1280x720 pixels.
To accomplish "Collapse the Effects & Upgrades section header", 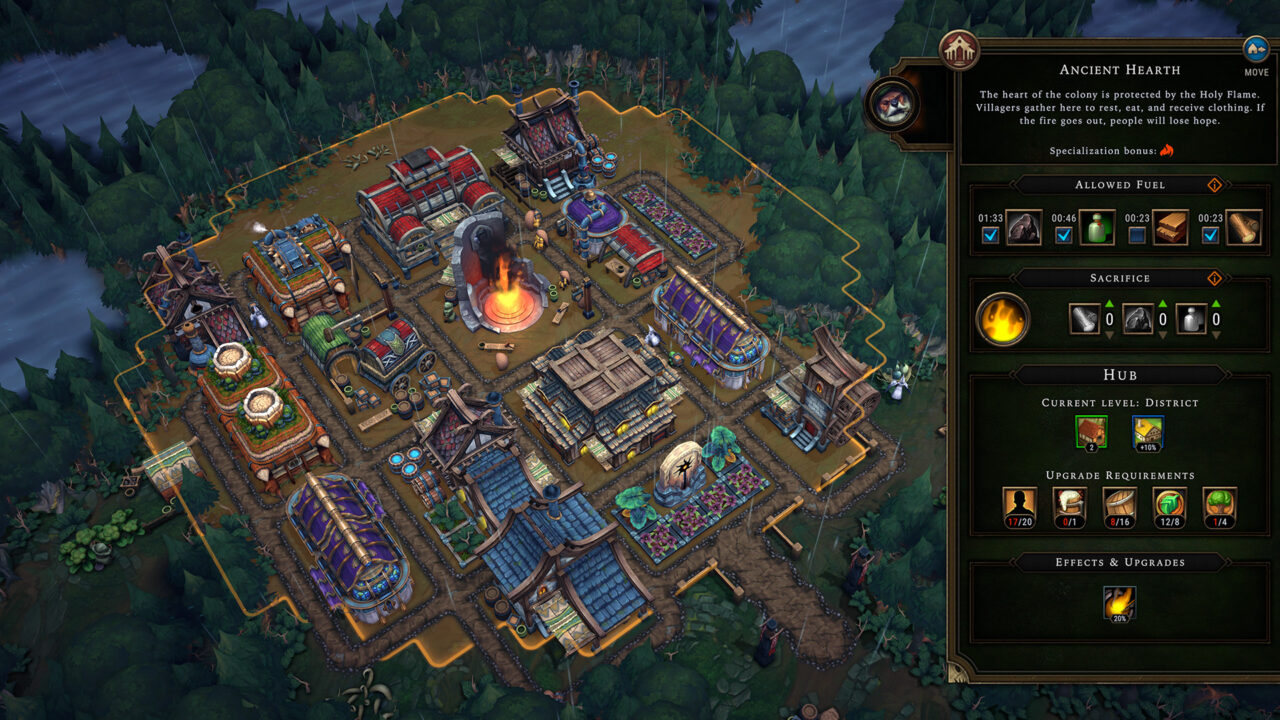I will [x=1120, y=562].
